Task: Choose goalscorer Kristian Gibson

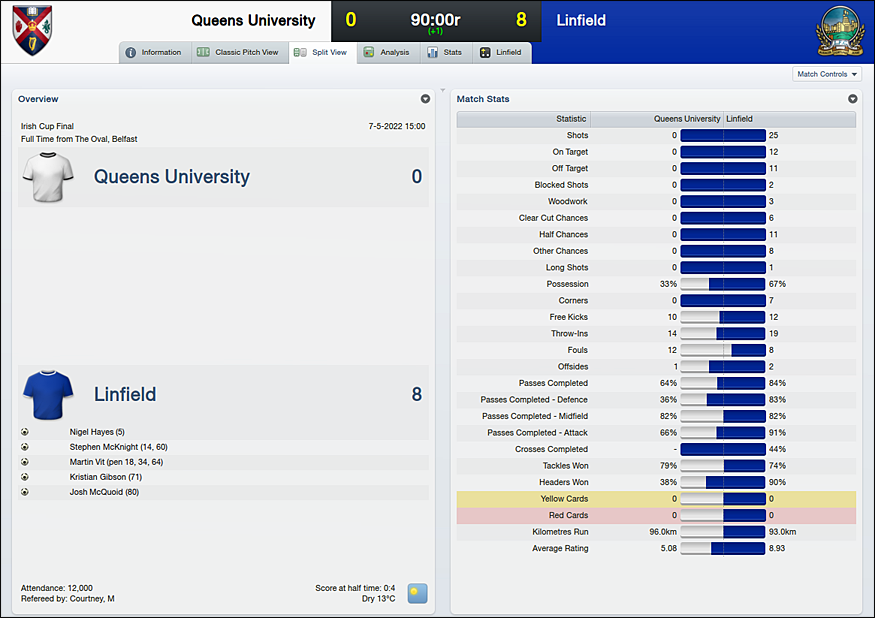Action: click(106, 477)
